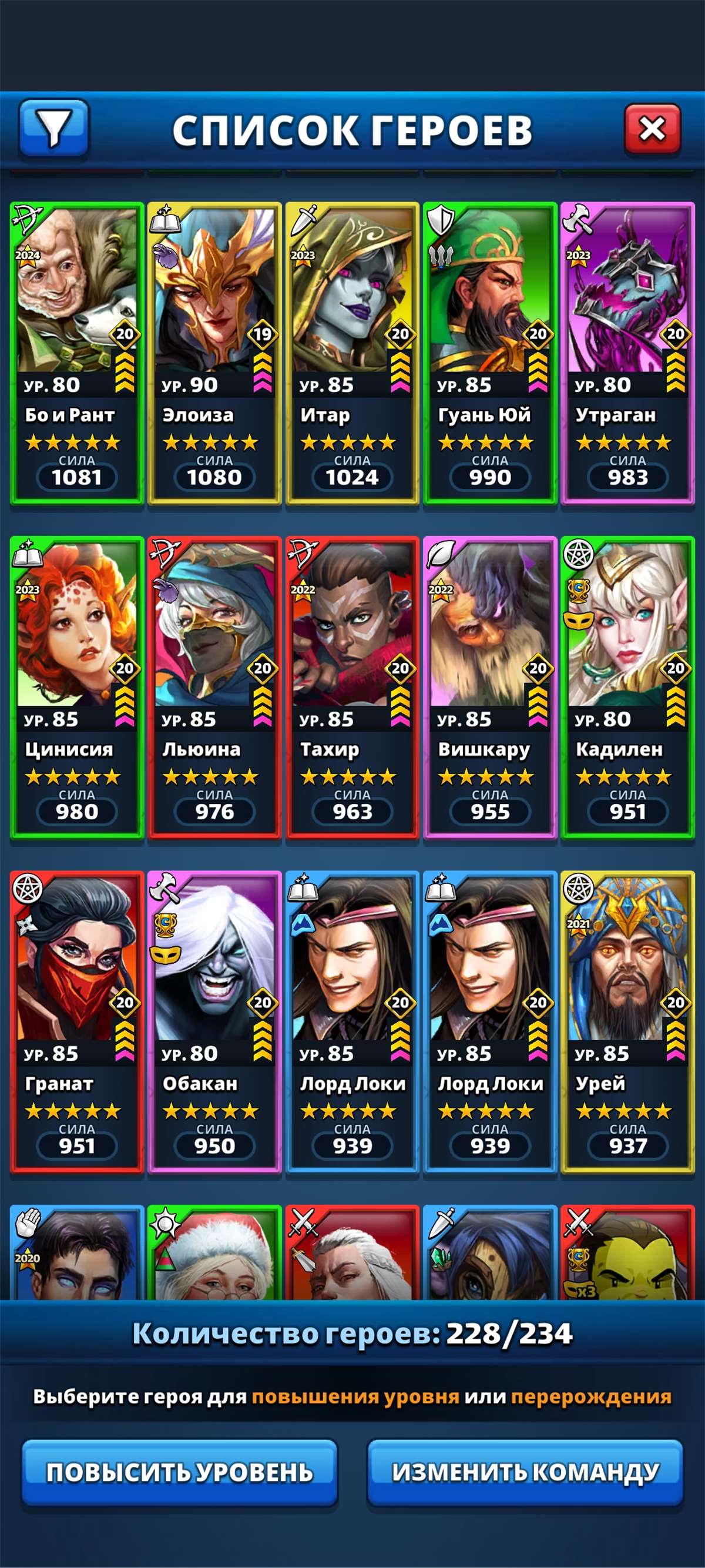705x1568 pixels.
Task: Choose the Гранат hero card
Action: coord(76,1021)
